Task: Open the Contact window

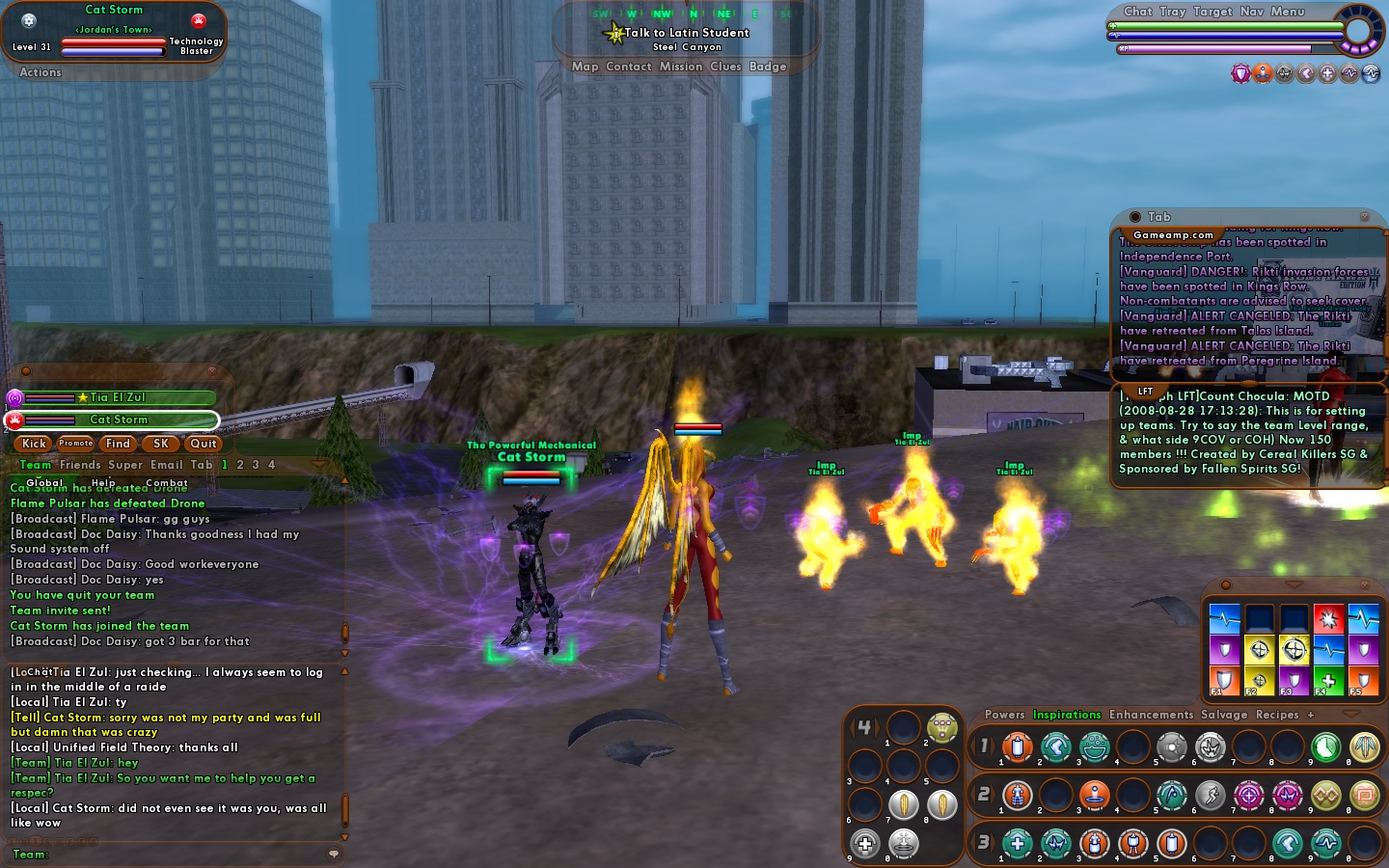Action: pyautogui.click(x=629, y=67)
